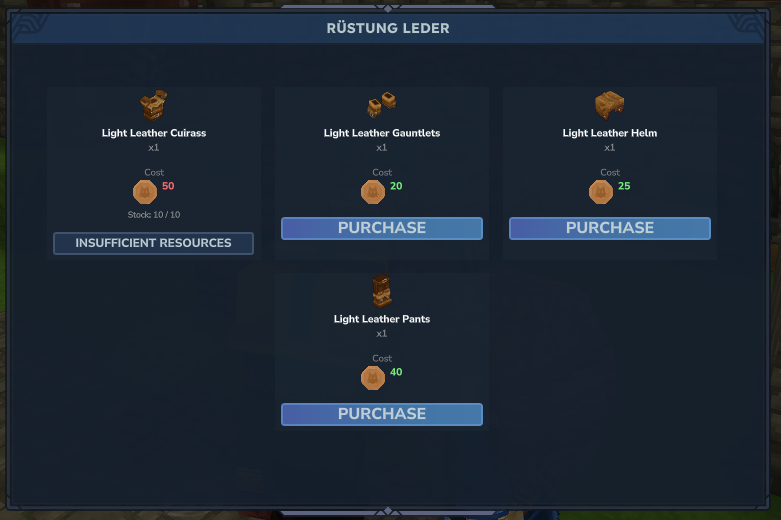Buy the Light Leather Helm
This screenshot has height=520, width=781.
[609, 228]
